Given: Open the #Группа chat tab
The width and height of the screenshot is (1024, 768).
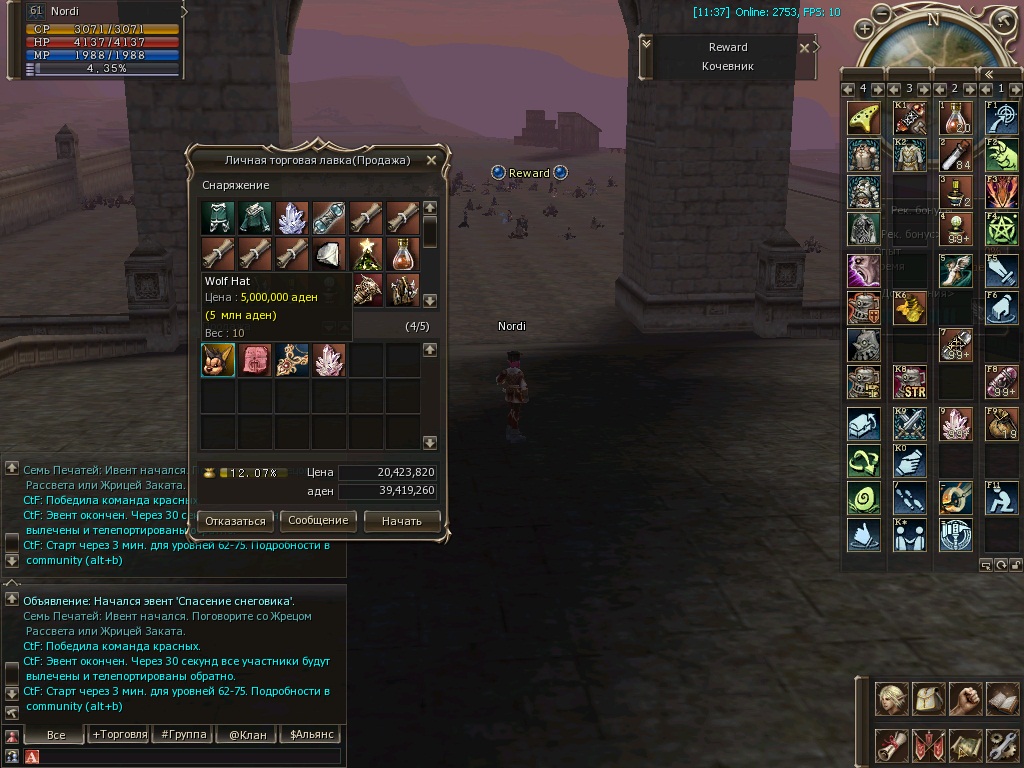Looking at the screenshot, I should coord(184,735).
